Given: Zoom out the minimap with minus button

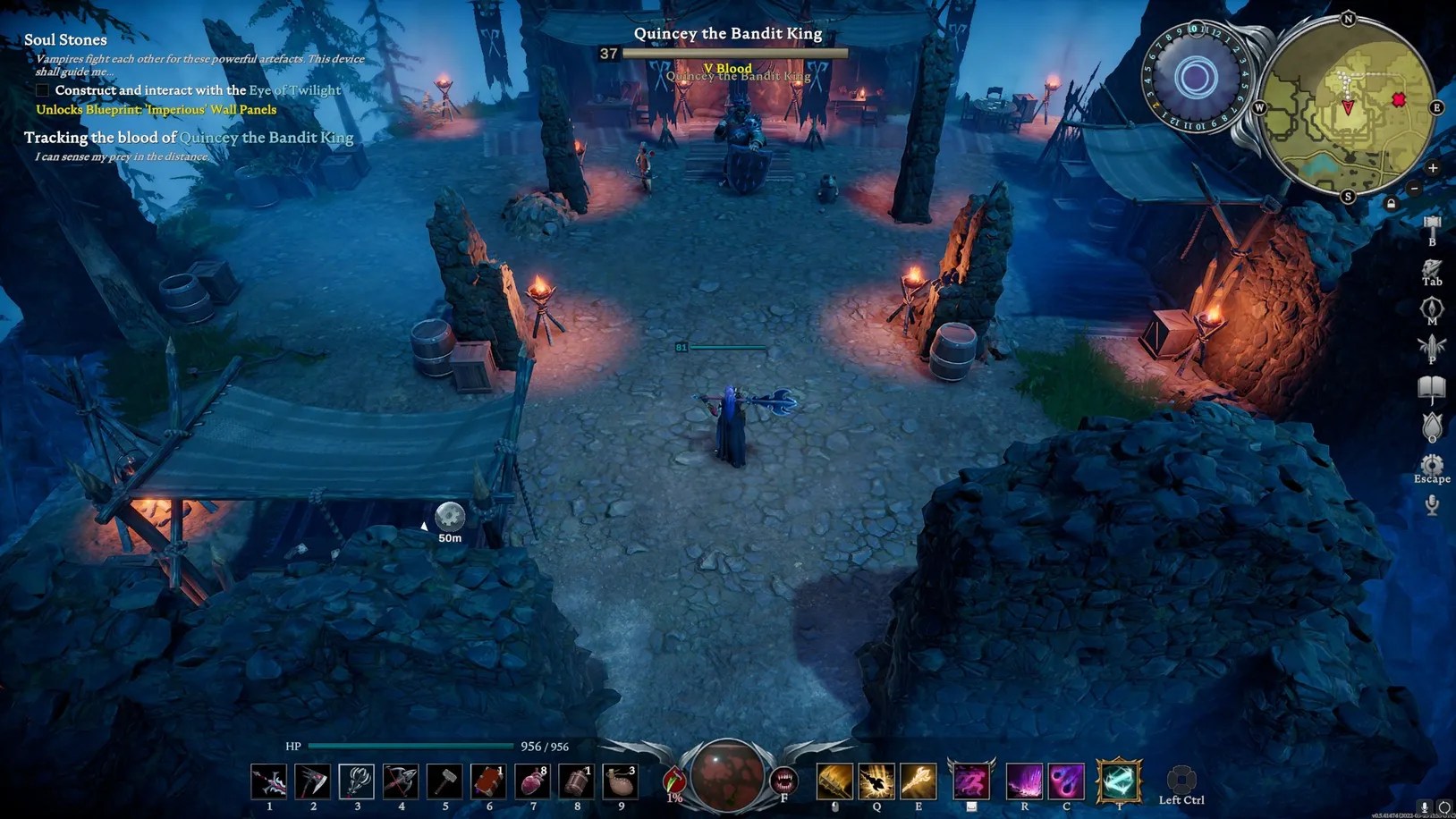Looking at the screenshot, I should [x=1414, y=189].
